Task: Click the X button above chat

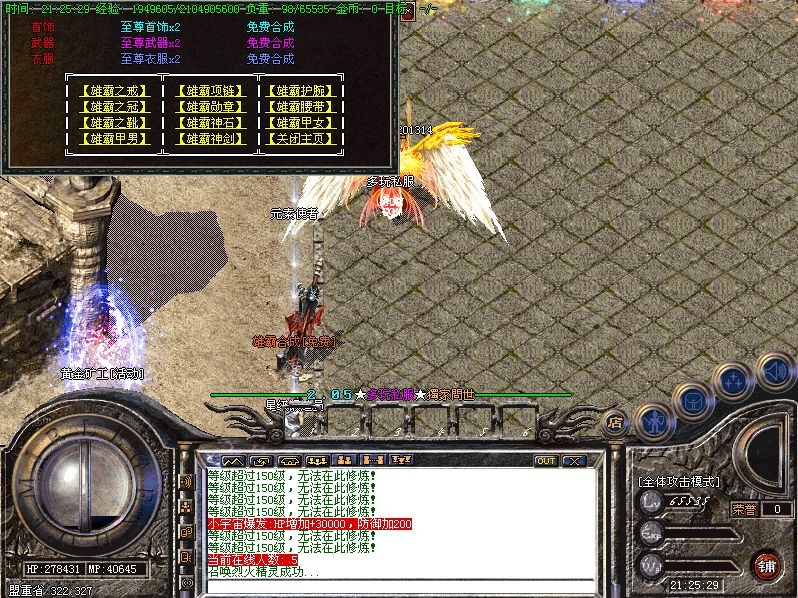Action: coord(574,461)
